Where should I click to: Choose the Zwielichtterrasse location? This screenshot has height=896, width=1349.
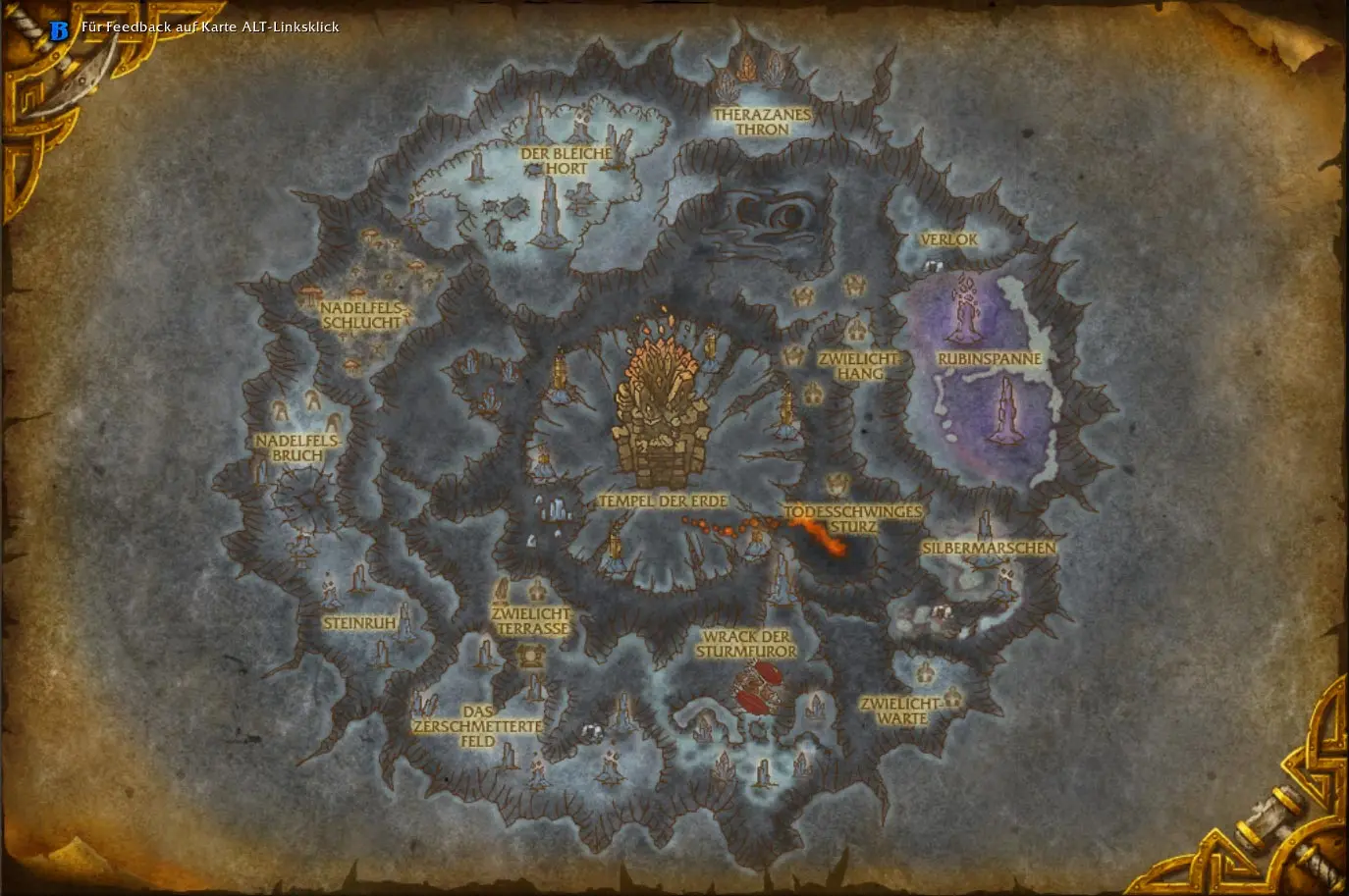coord(531,620)
